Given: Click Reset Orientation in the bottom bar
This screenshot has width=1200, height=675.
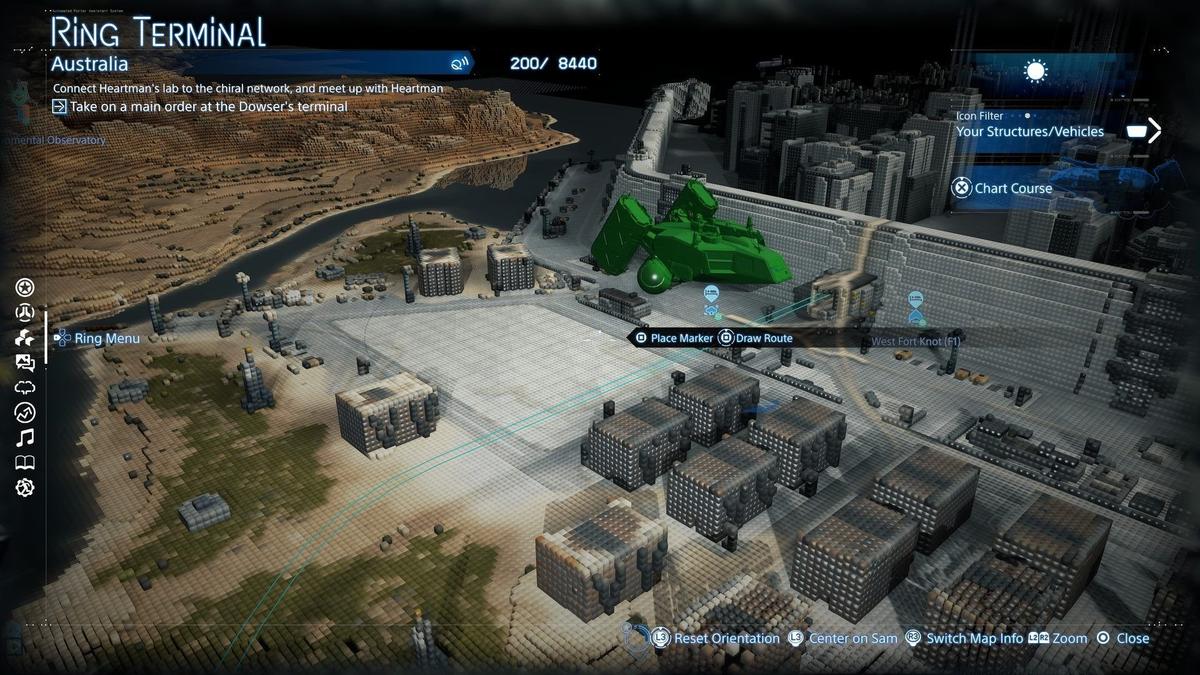Looking at the screenshot, I should (x=717, y=638).
